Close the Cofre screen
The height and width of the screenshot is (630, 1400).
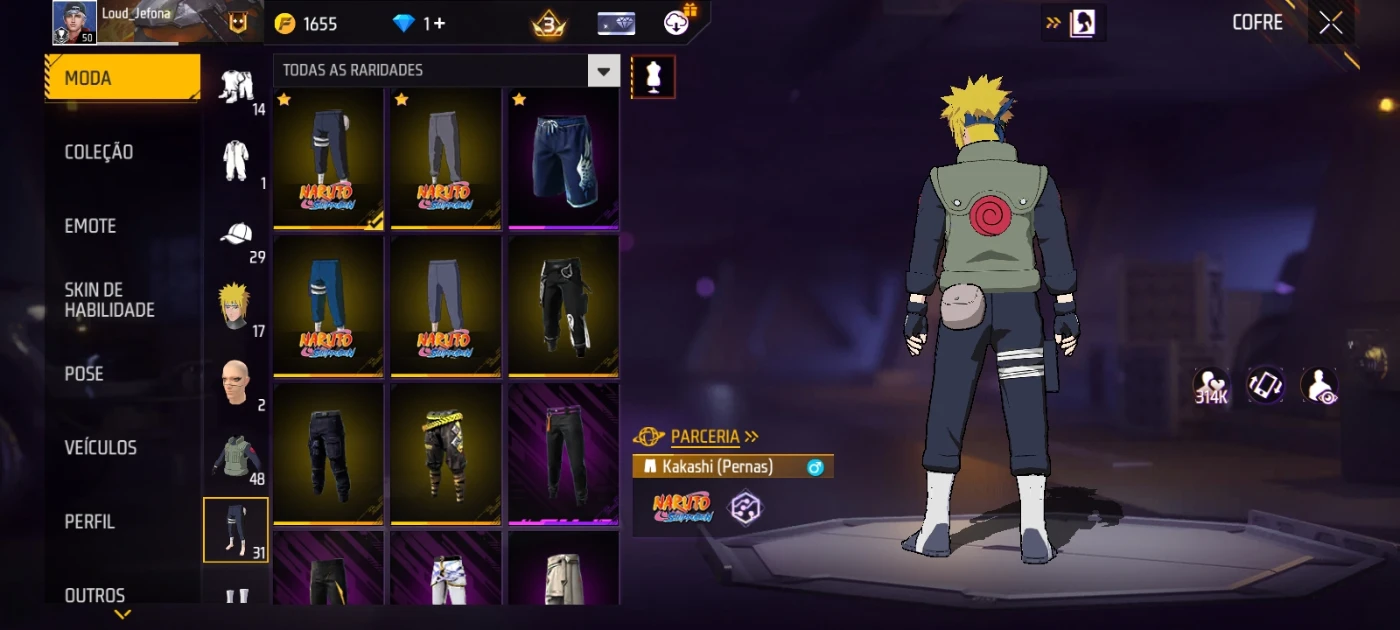click(1331, 23)
